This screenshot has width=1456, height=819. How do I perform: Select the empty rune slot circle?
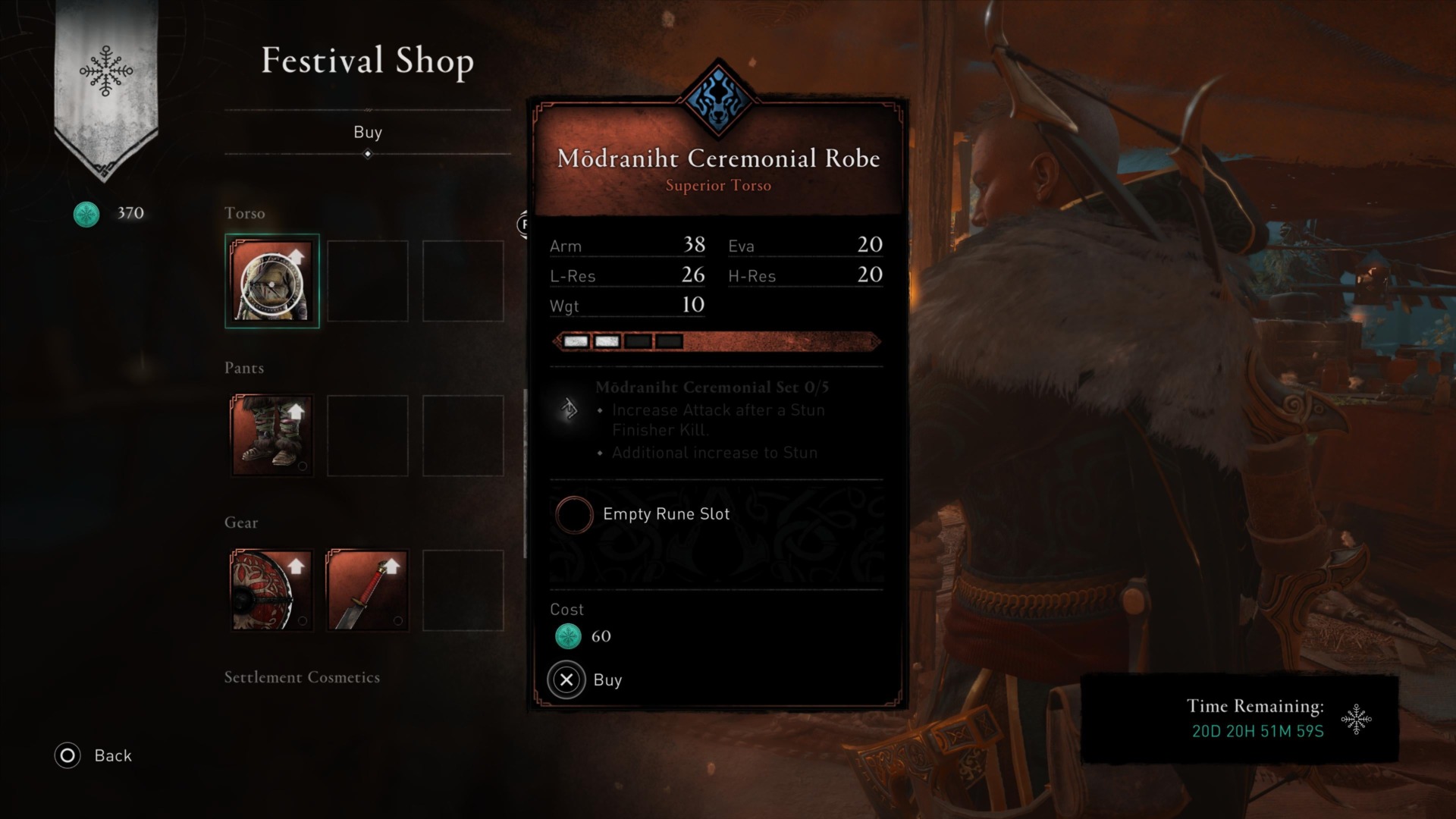click(x=574, y=515)
